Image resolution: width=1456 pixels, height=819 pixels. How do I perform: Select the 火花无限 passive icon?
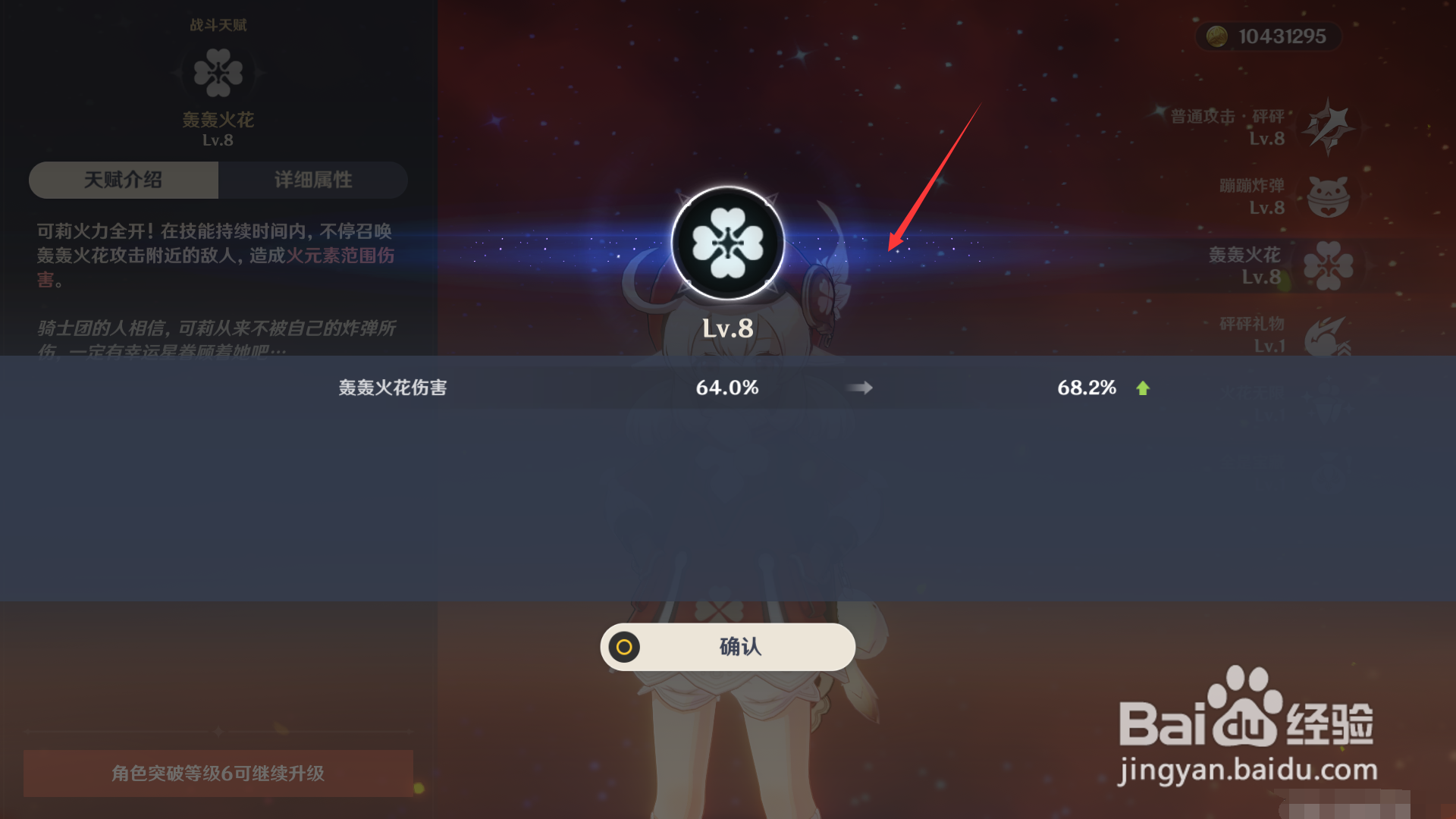(1329, 403)
